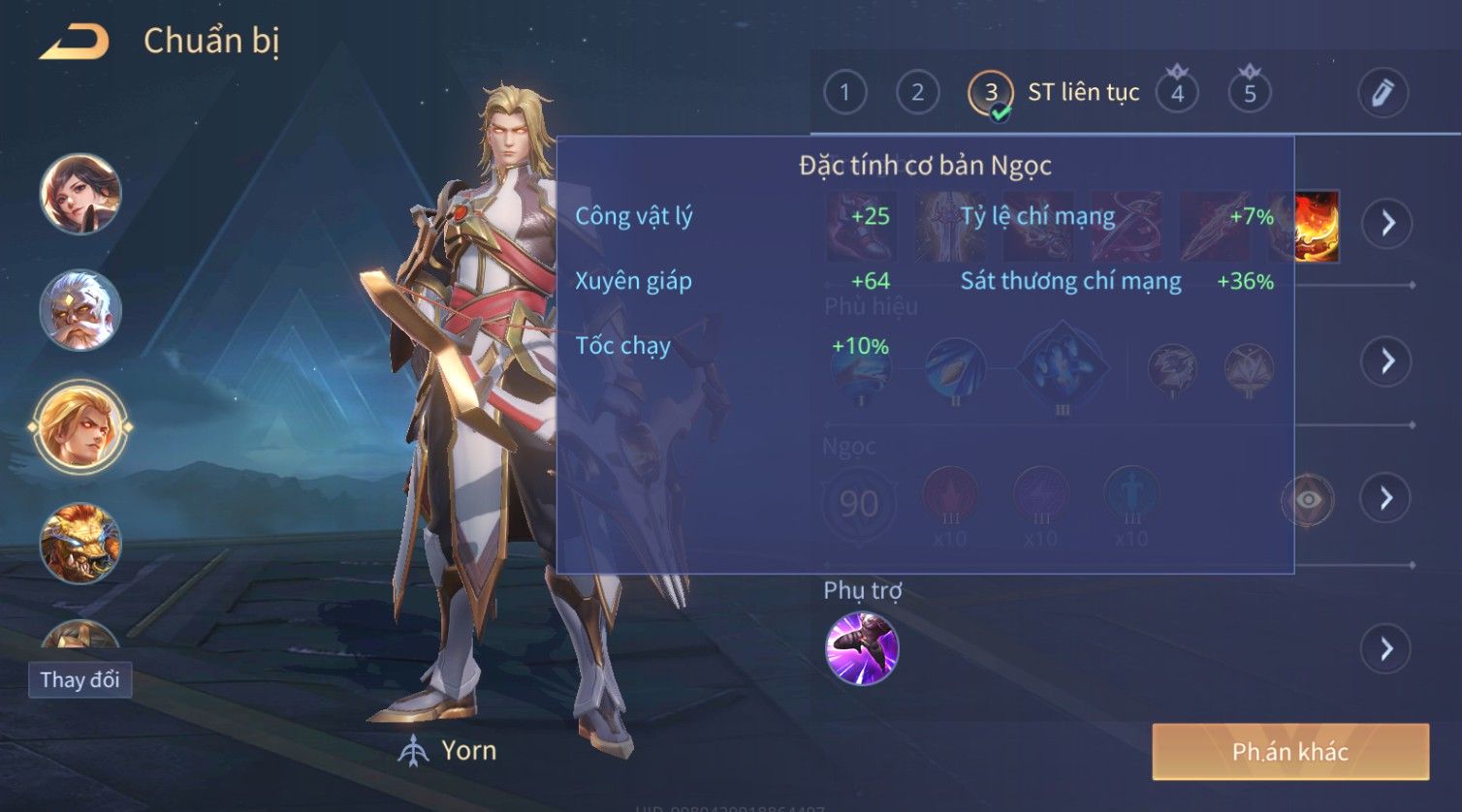Choose the white-bearded old hero portrait
Viewport: 1462px width, 812px height.
click(x=80, y=310)
